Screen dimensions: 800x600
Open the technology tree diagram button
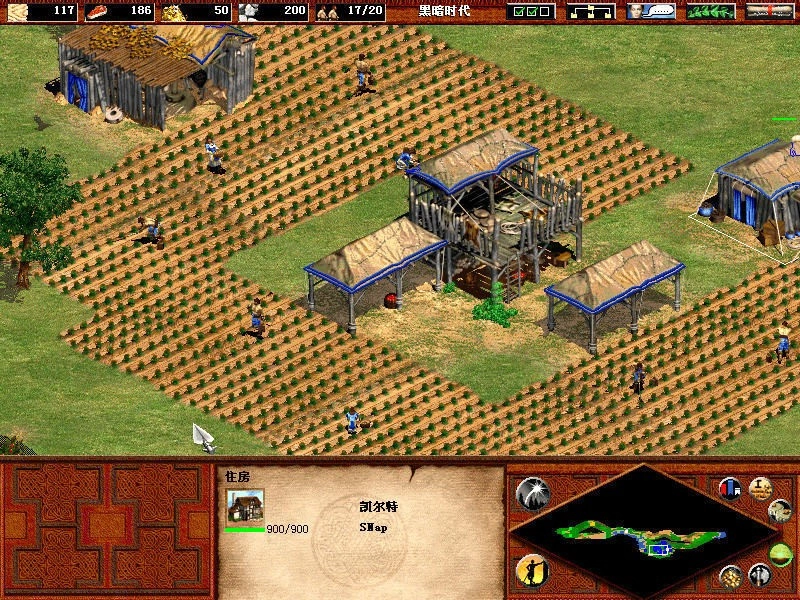click(590, 11)
